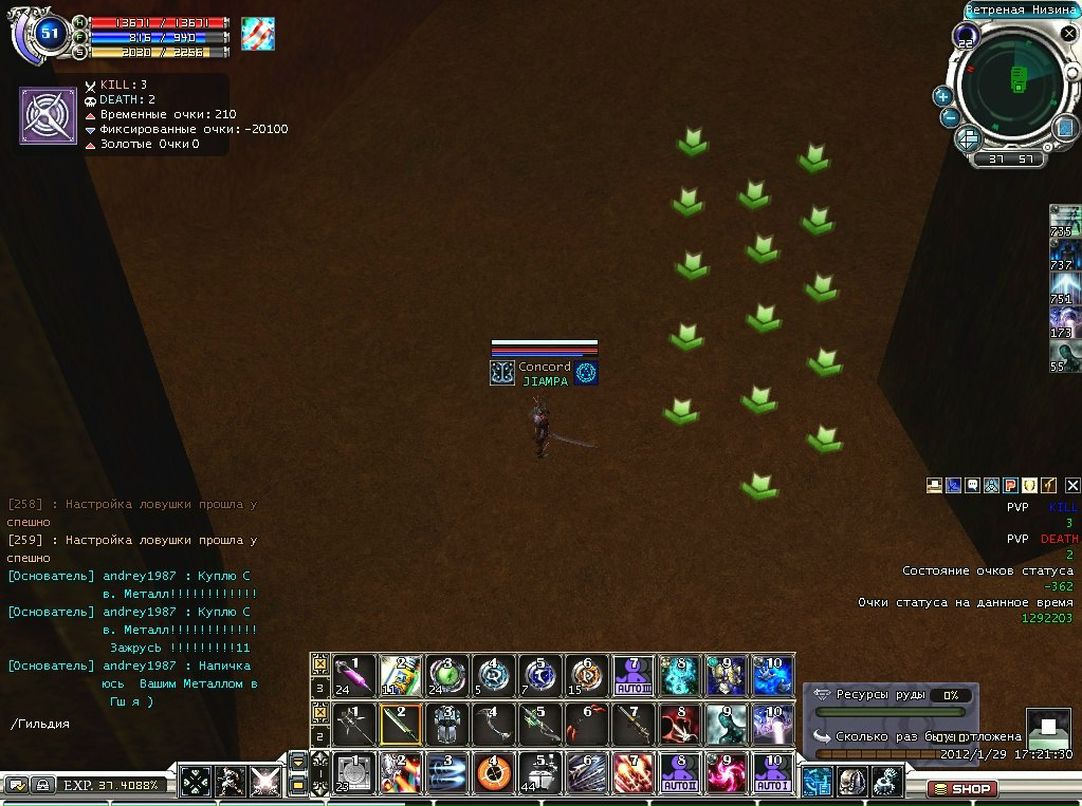Viewport: 1082px width, 806px height.
Task: Close the PVP status panel
Action: click(1072, 486)
